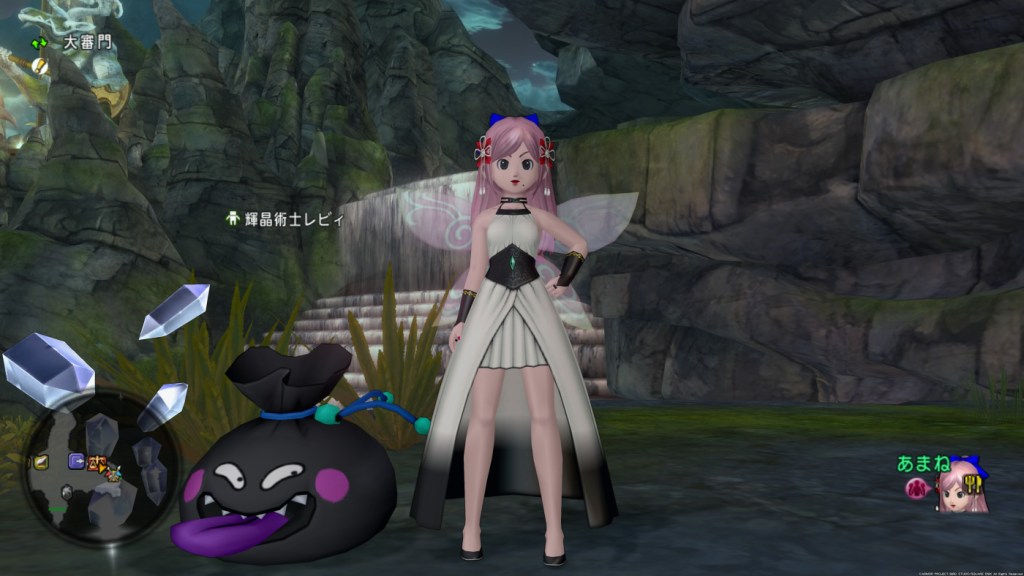
Task: Select the yellow quill marker on minimap
Action: click(42, 461)
